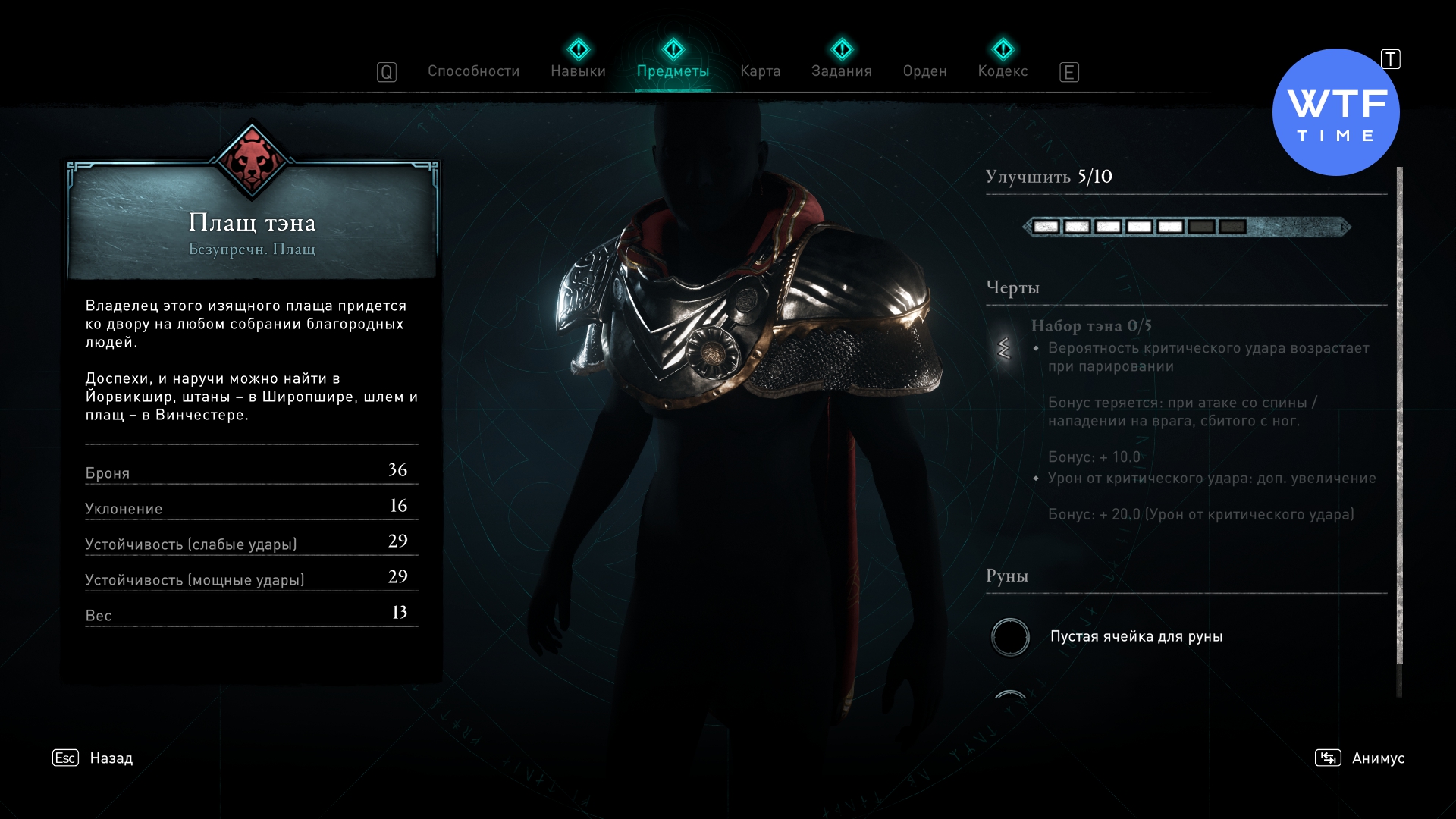Click the right-side details scrollbar
Image resolution: width=1456 pixels, height=819 pixels.
click(1399, 417)
